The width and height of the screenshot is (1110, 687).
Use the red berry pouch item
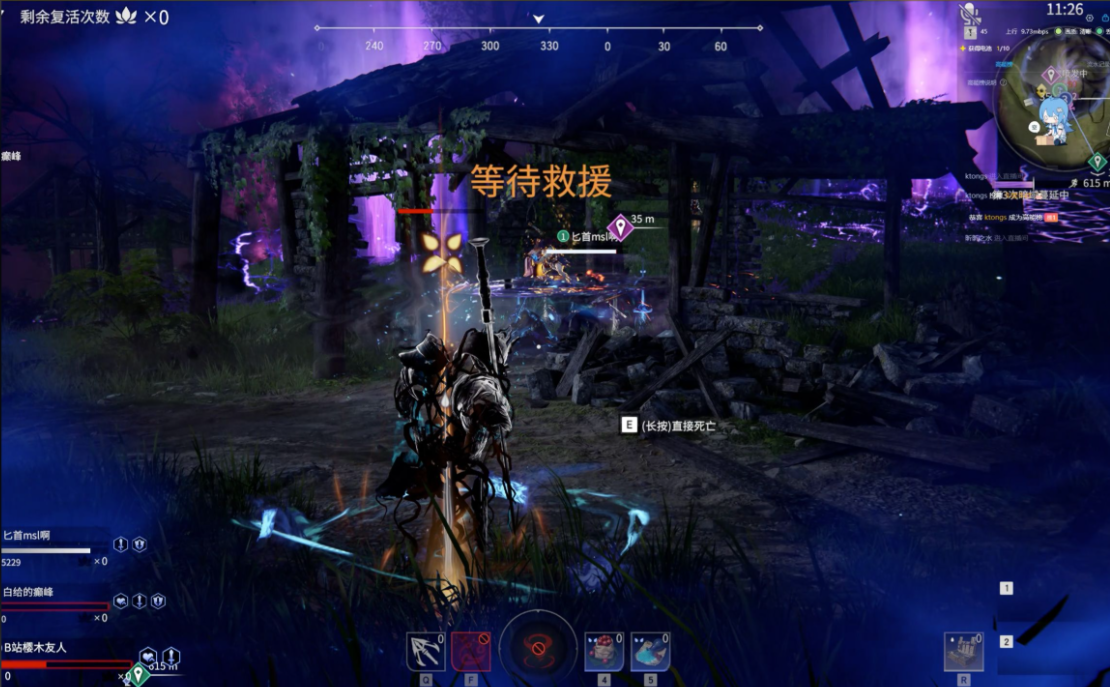(x=604, y=652)
